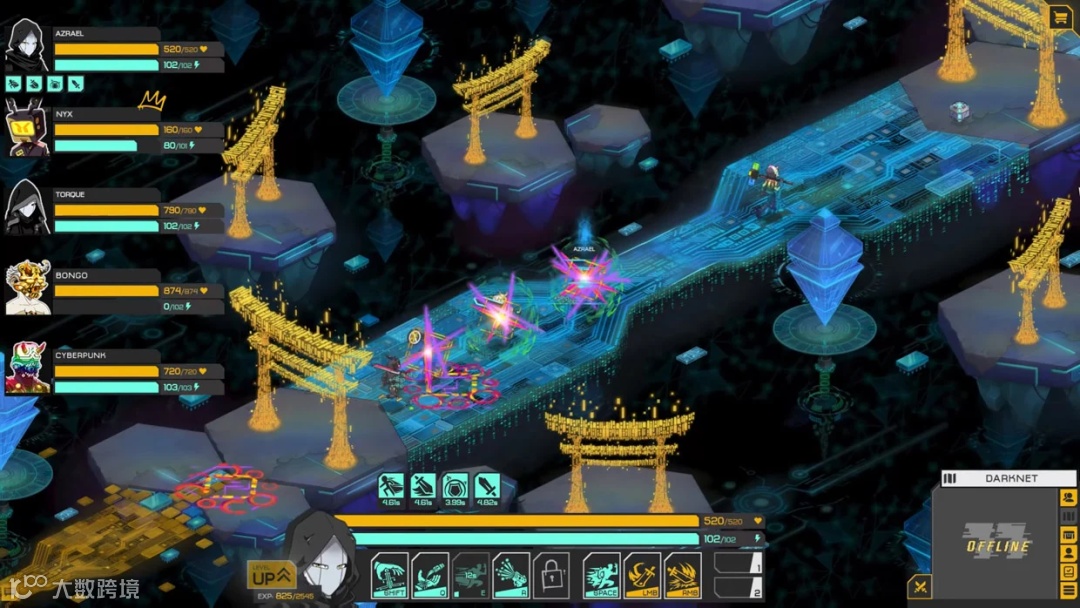Use the RMB heavy sword attack

point(683,576)
